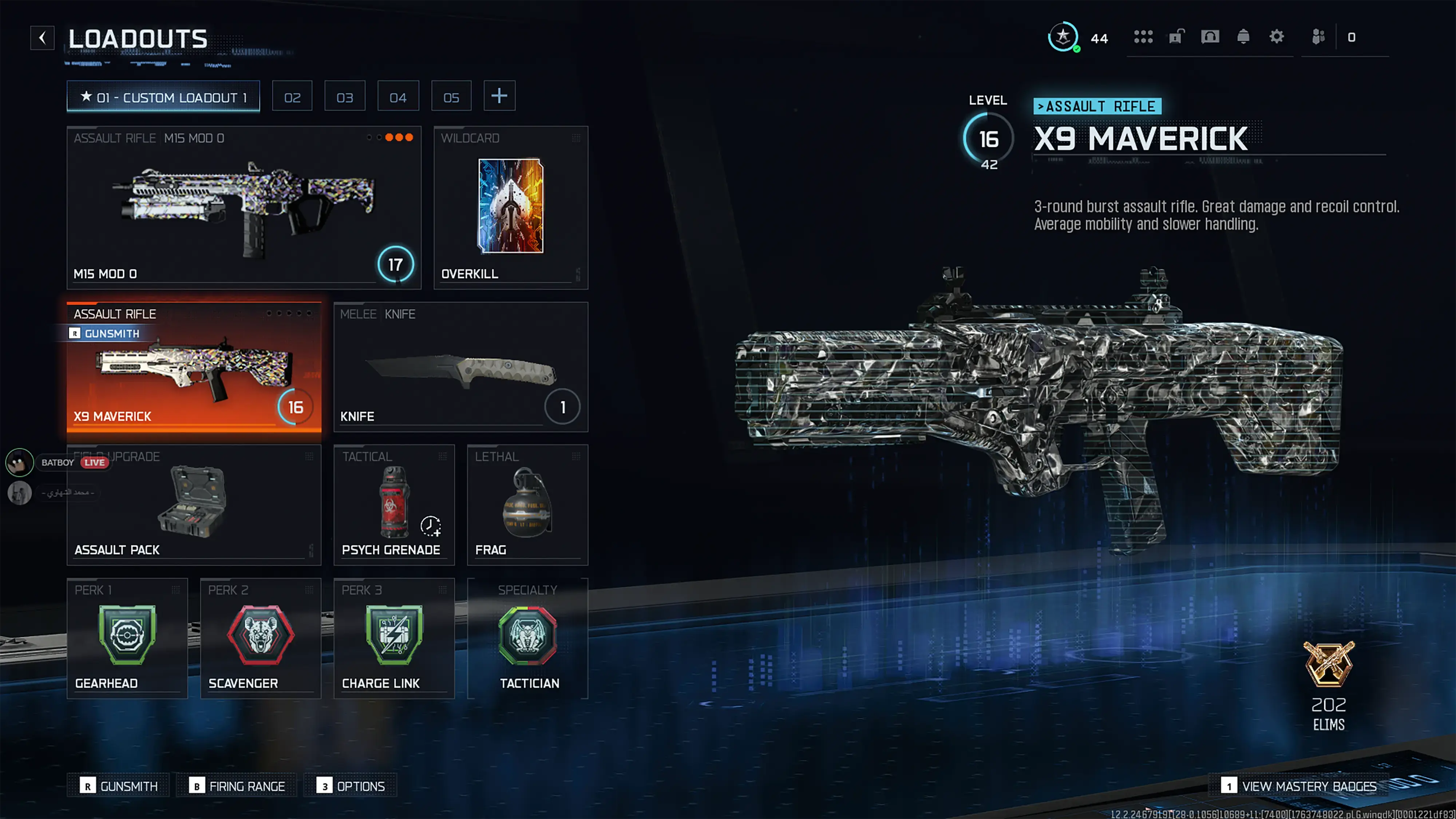The width and height of the screenshot is (1456, 819).
Task: Open the grid apps menu icon
Action: pos(1143,37)
